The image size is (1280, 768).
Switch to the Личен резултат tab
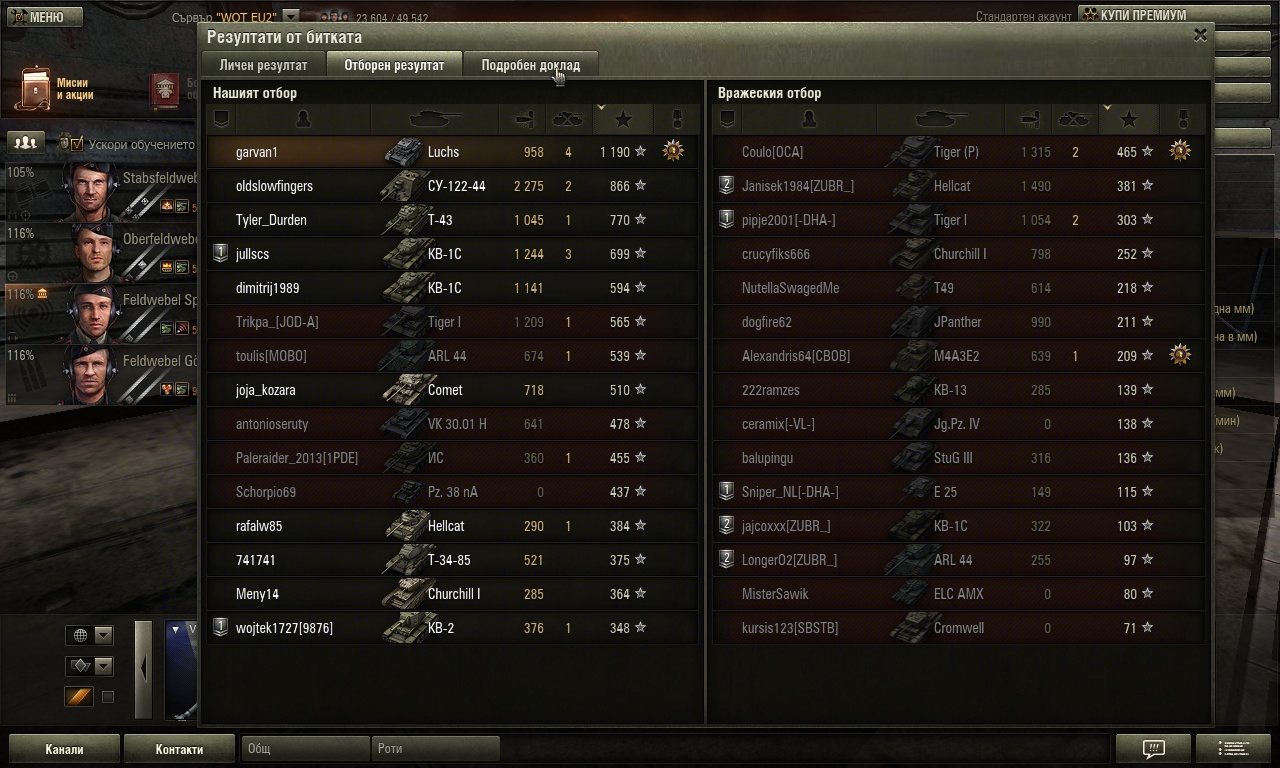[263, 65]
